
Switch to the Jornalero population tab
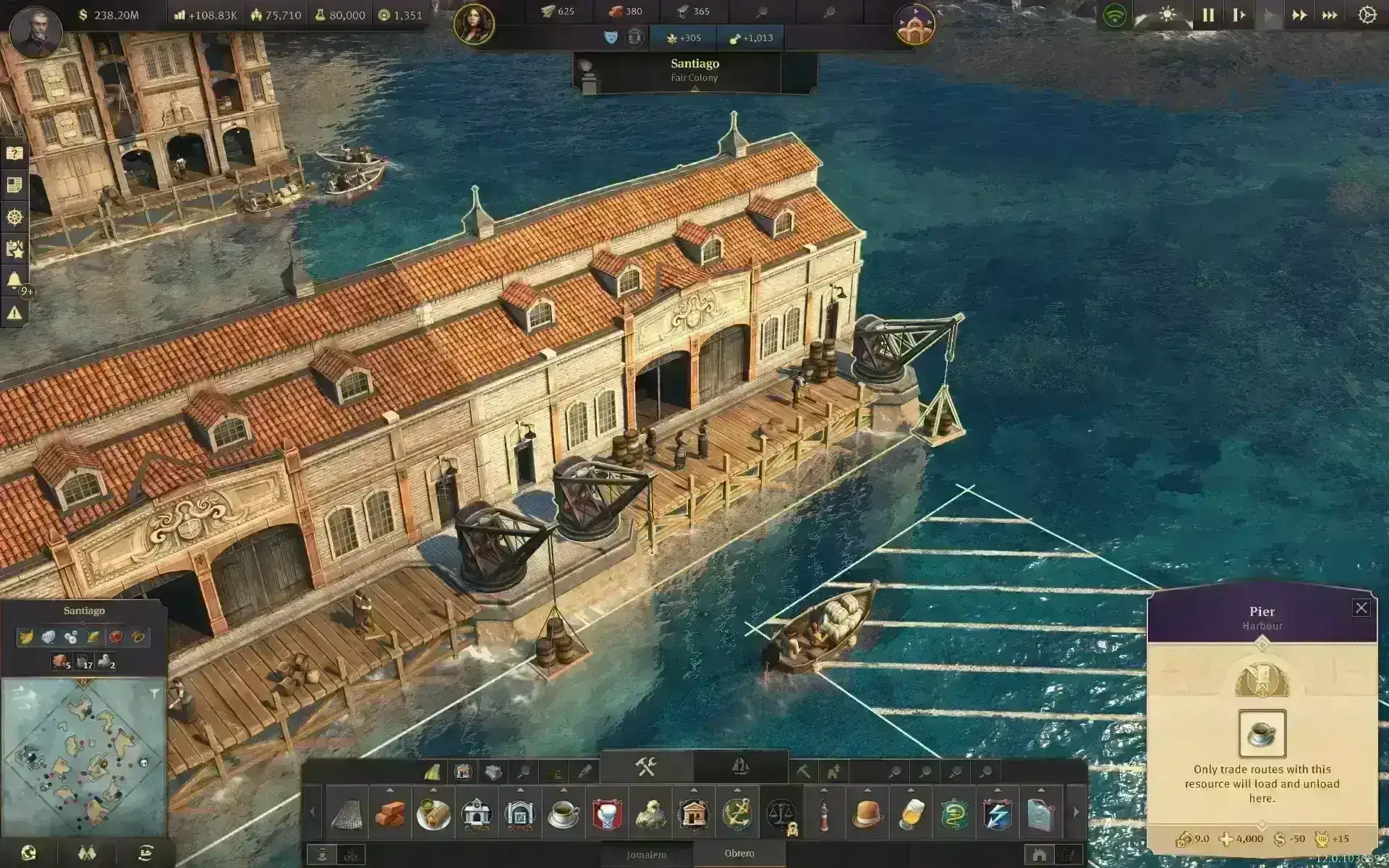click(647, 855)
